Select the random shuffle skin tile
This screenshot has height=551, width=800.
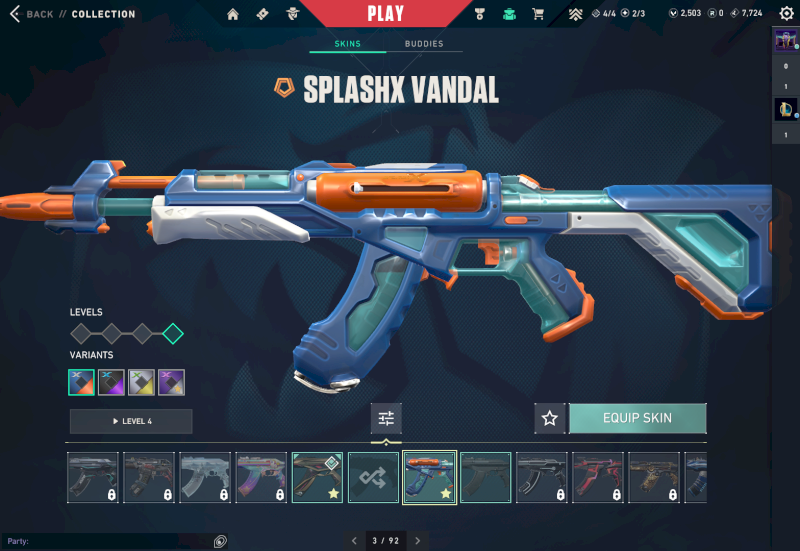click(x=373, y=477)
